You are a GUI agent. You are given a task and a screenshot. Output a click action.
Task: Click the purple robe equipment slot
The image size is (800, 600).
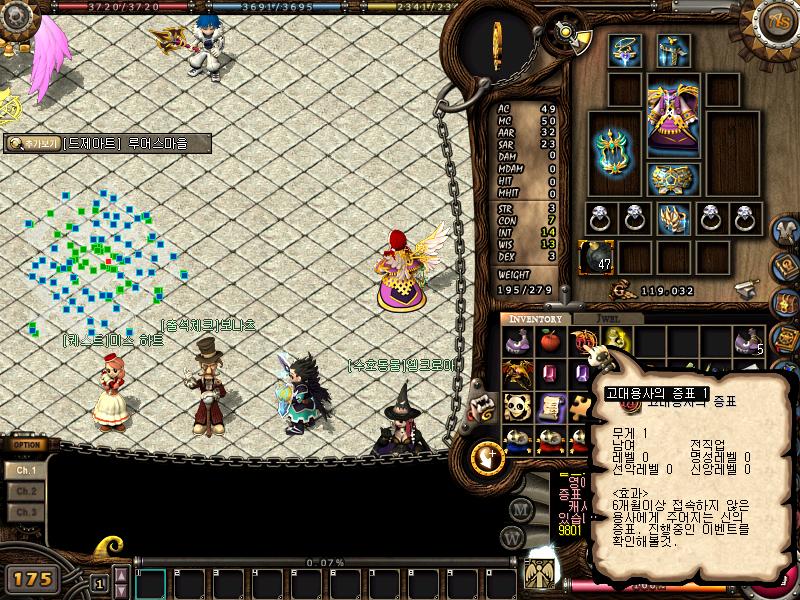pyautogui.click(x=673, y=117)
